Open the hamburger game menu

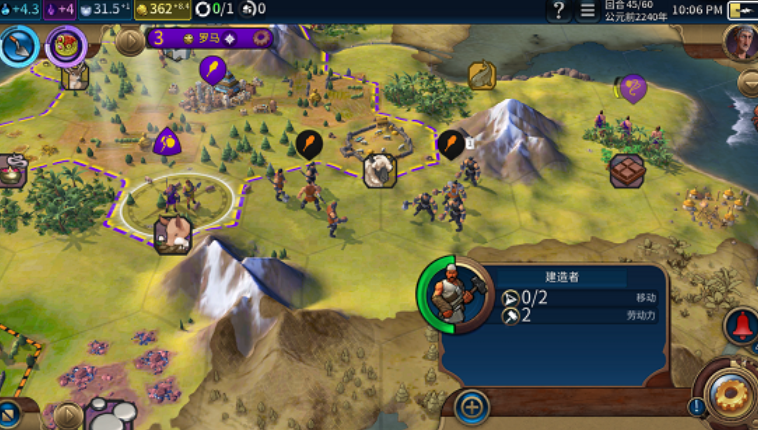(x=587, y=10)
